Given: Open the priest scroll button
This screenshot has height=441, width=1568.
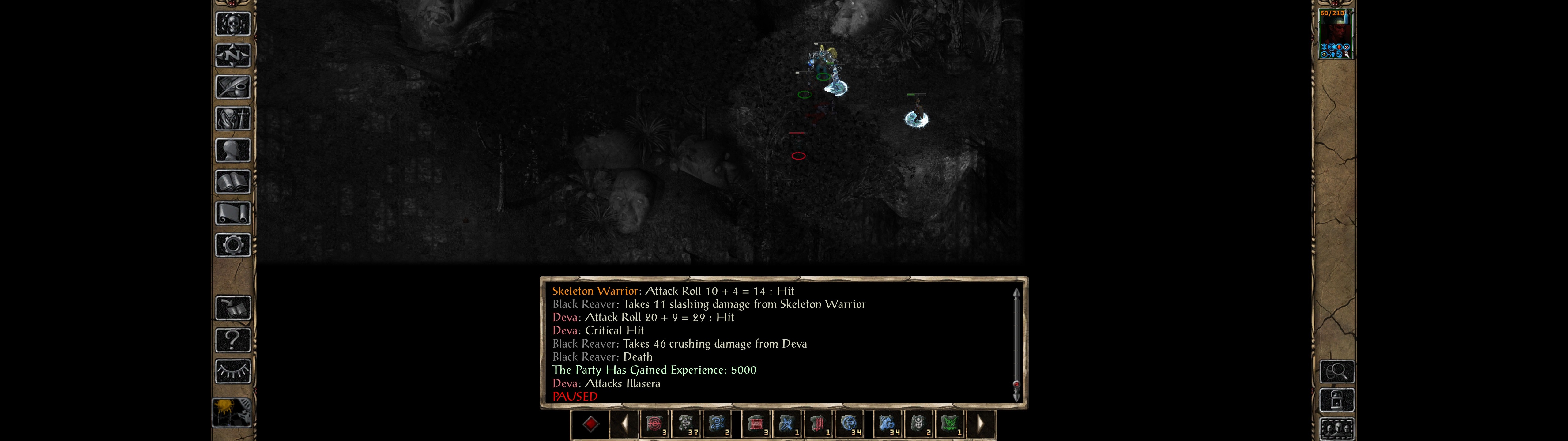Looking at the screenshot, I should [x=232, y=214].
